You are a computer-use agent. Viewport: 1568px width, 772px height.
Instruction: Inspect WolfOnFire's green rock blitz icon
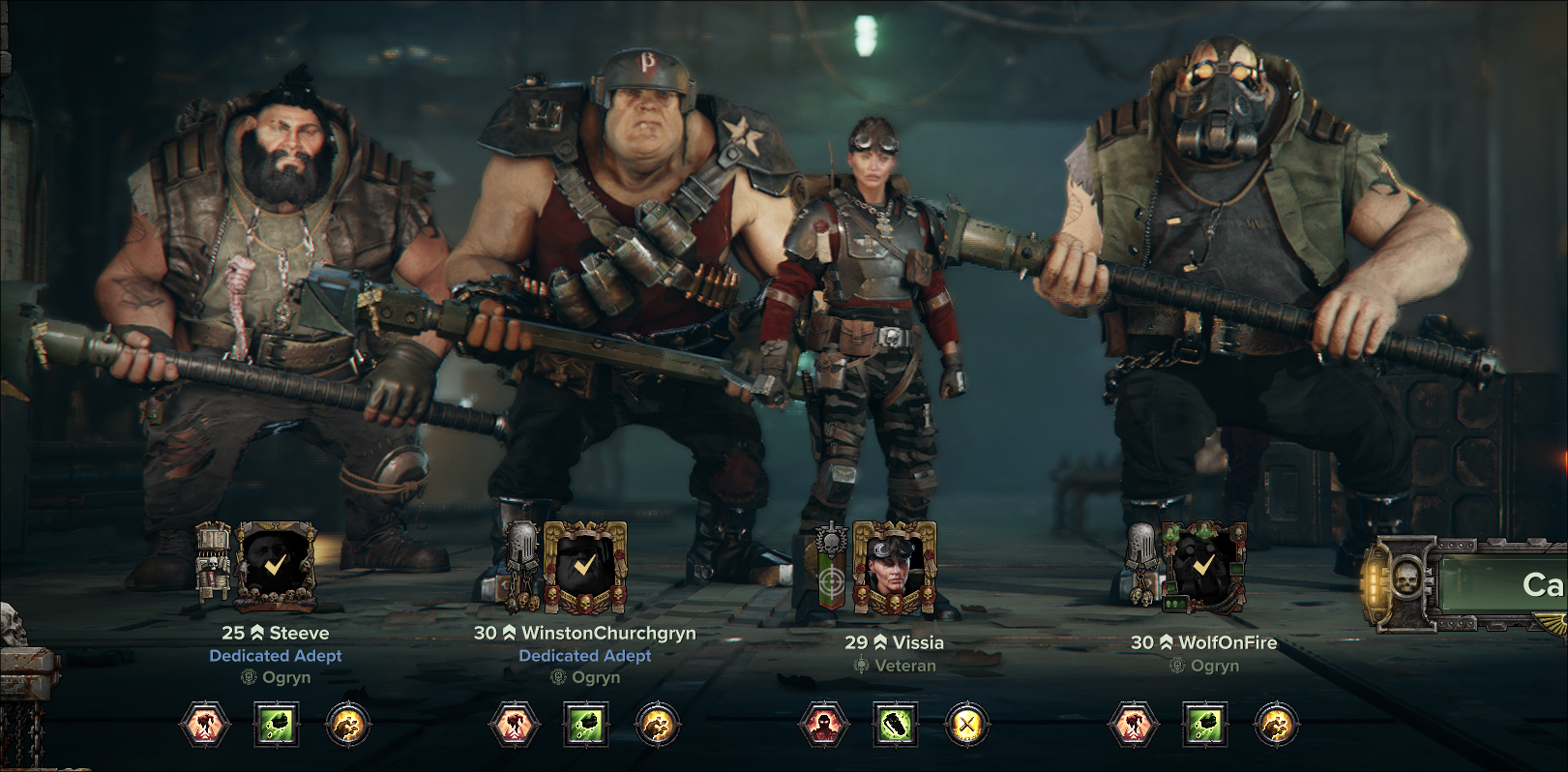[1205, 725]
